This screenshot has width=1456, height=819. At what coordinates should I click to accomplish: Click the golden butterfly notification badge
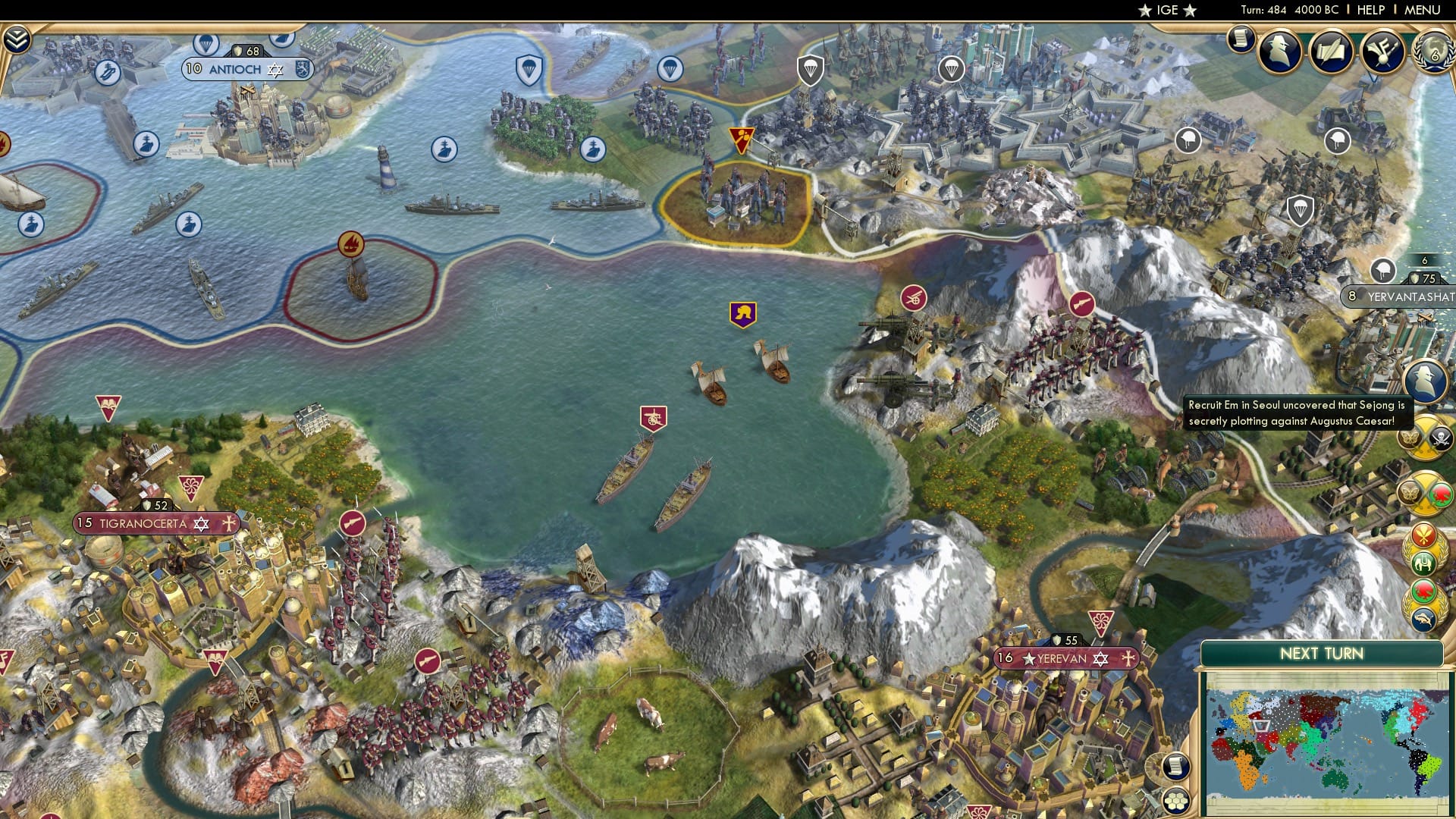click(1408, 439)
